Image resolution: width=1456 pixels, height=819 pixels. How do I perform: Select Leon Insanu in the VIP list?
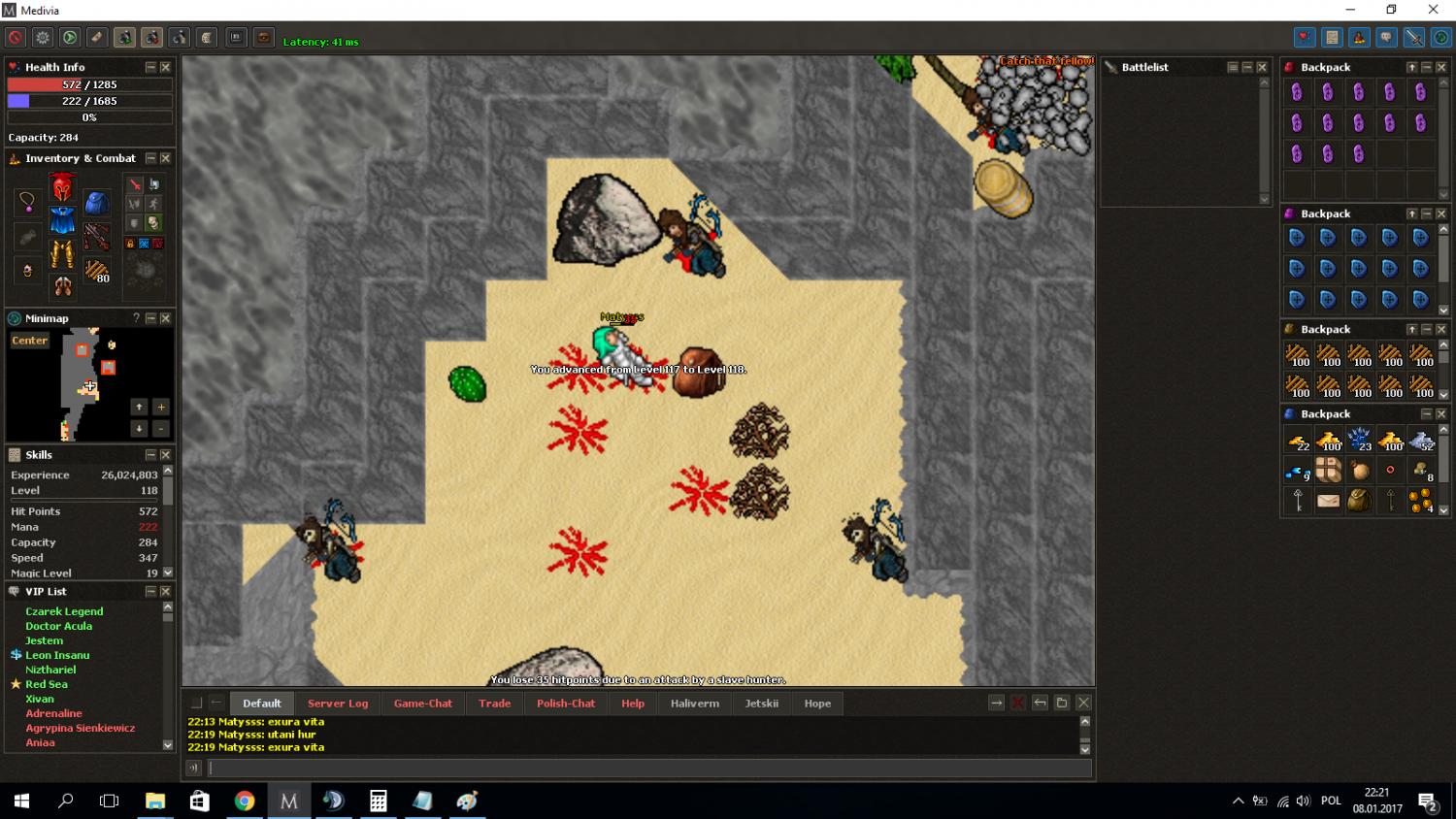tap(57, 655)
